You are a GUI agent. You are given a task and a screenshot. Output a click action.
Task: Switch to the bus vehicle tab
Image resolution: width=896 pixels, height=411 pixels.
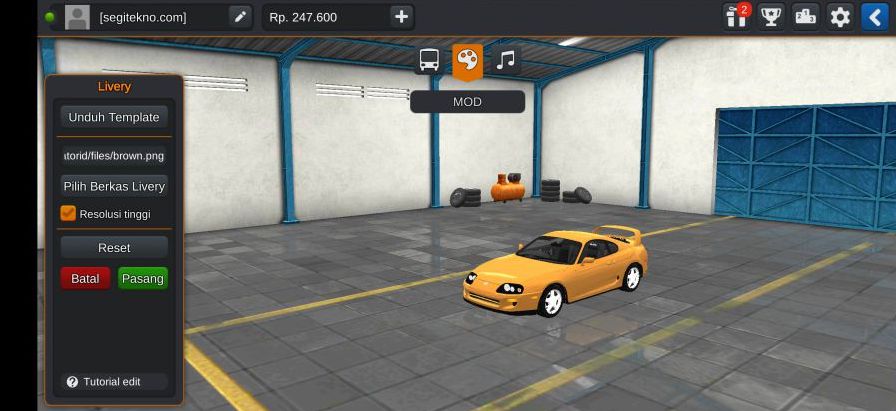pyautogui.click(x=429, y=61)
